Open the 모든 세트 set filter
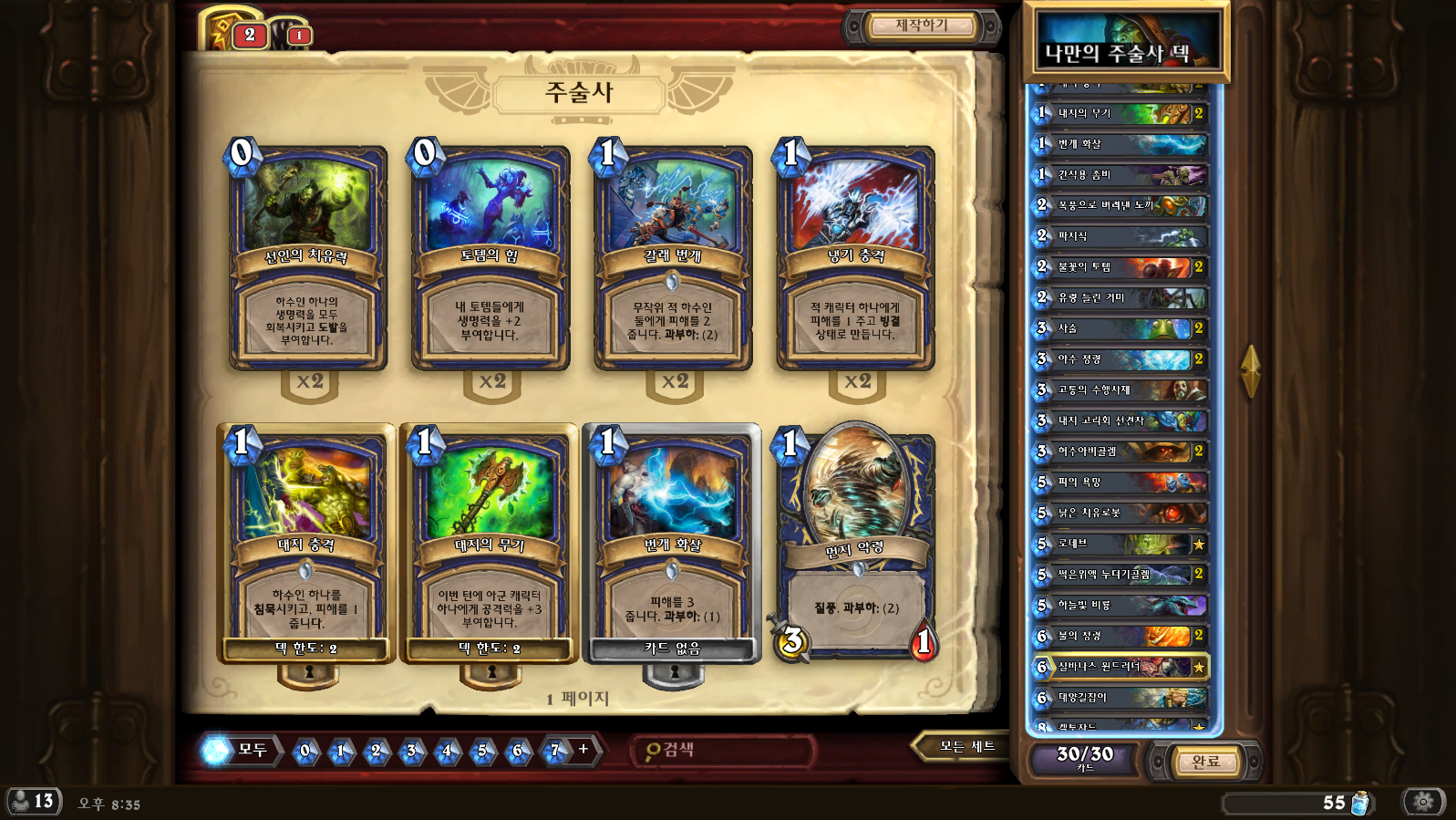This screenshot has height=820, width=1456. tap(966, 747)
